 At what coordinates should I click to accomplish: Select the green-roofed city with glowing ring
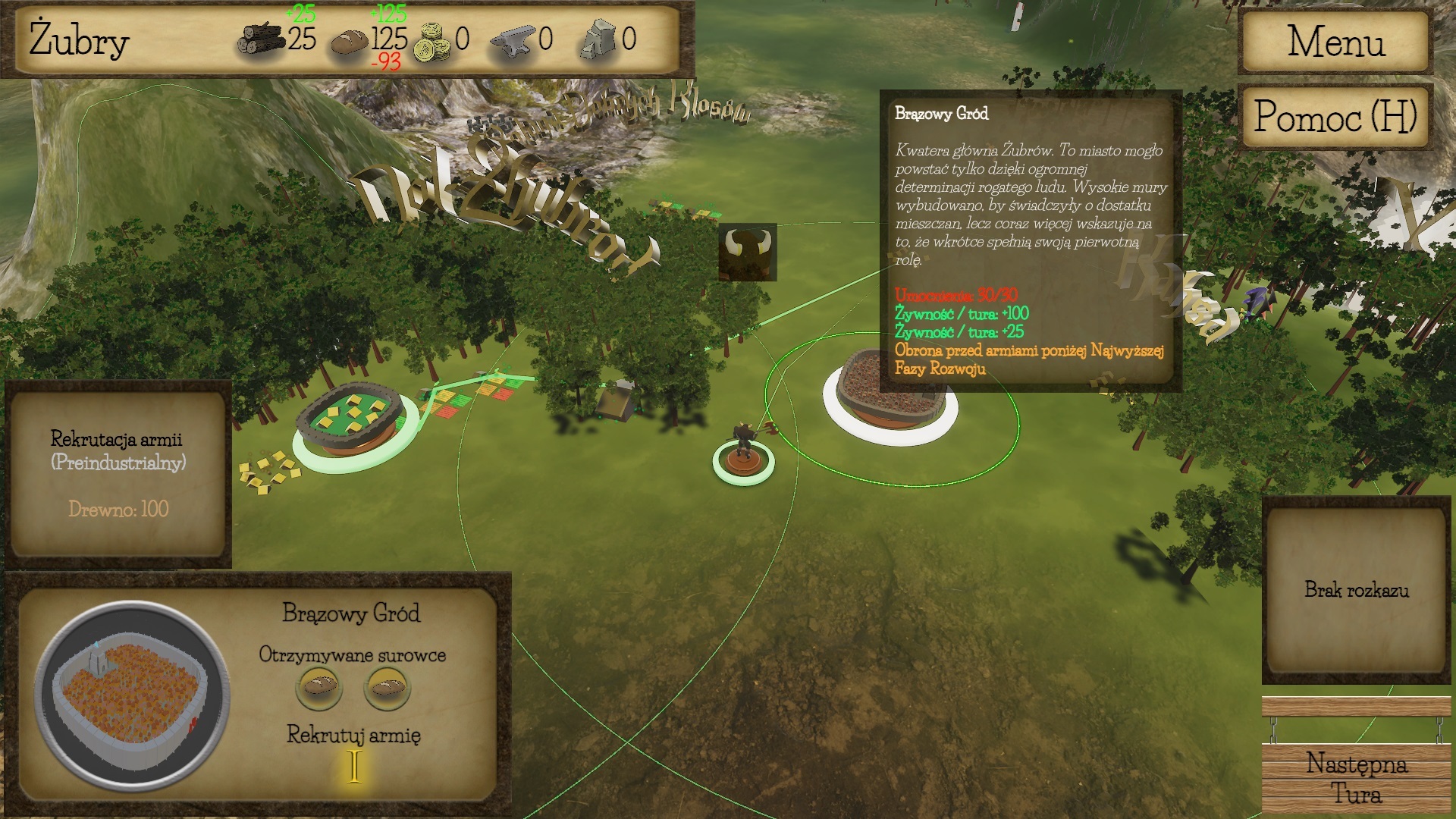tap(350, 421)
